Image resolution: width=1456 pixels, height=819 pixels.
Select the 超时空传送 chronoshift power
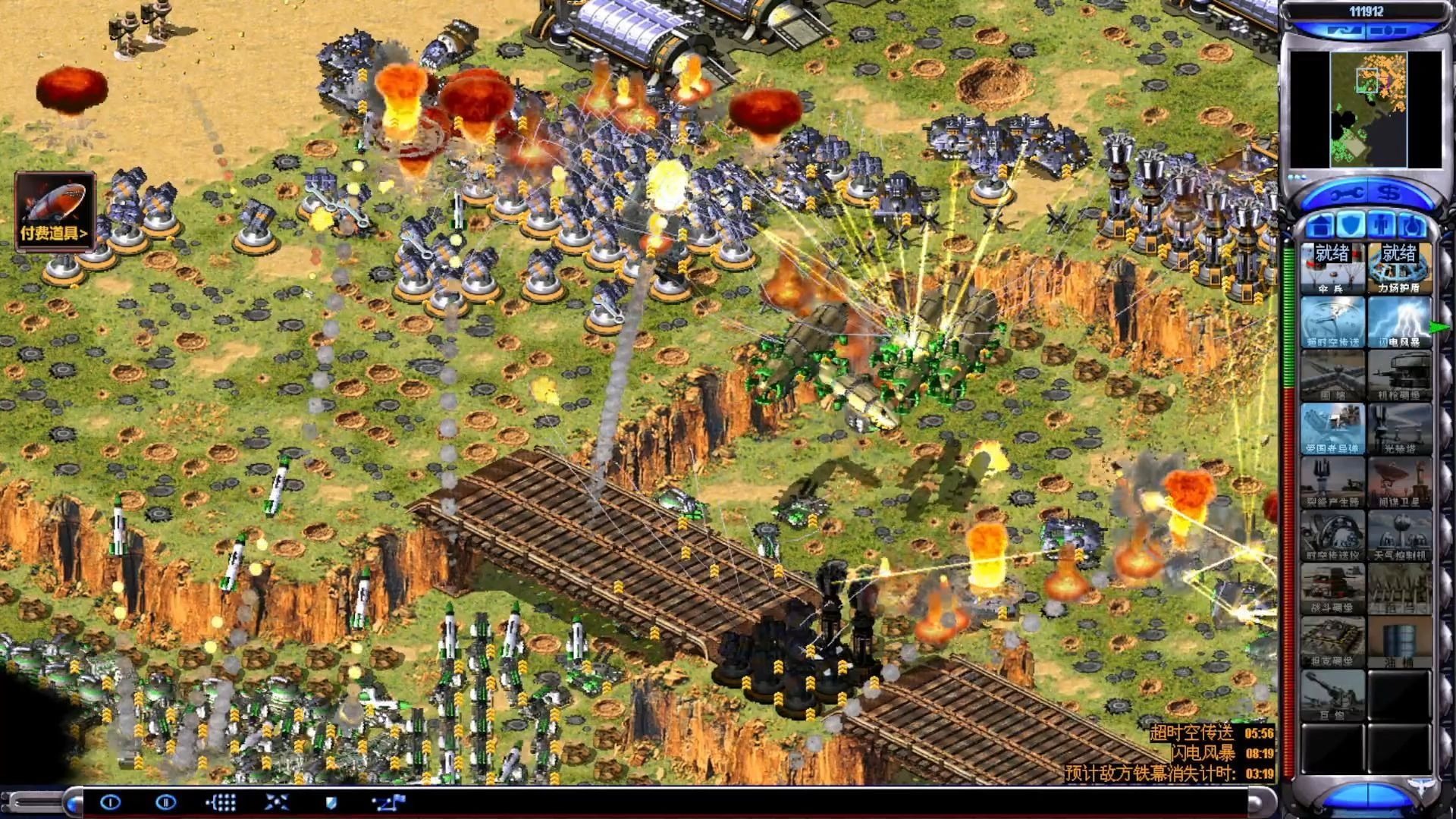click(x=1332, y=322)
